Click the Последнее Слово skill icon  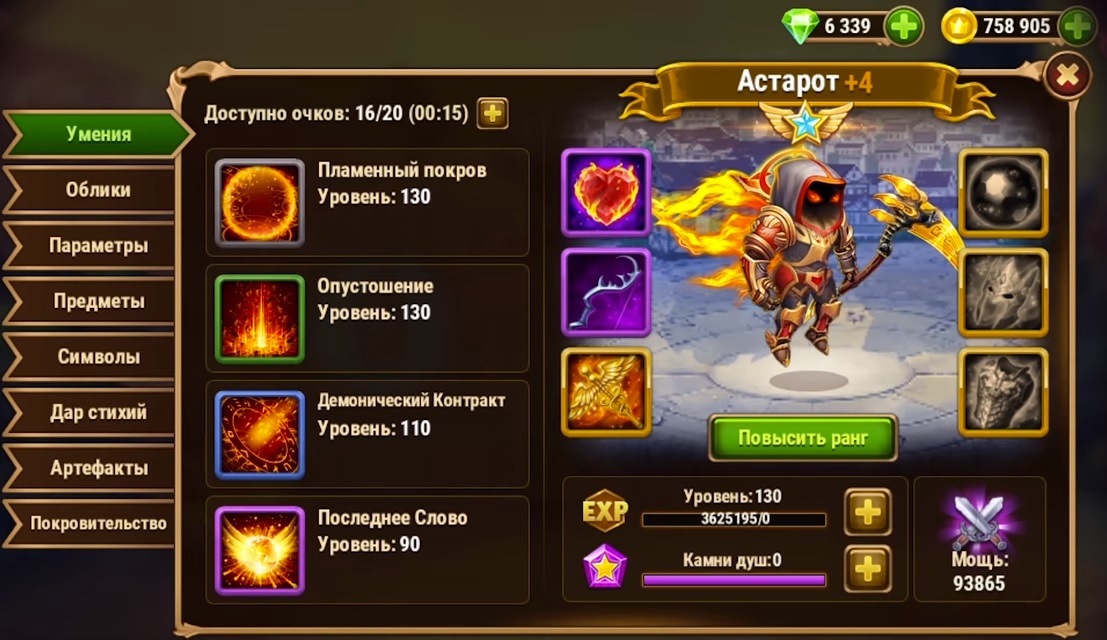[260, 551]
